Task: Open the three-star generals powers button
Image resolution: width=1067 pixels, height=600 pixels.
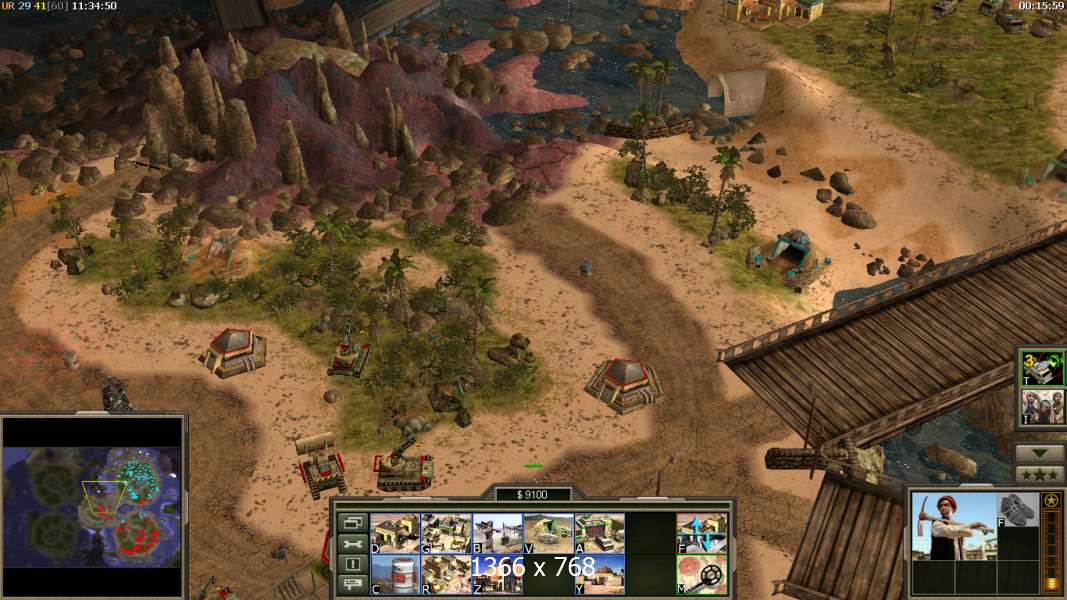Action: (x=1040, y=474)
